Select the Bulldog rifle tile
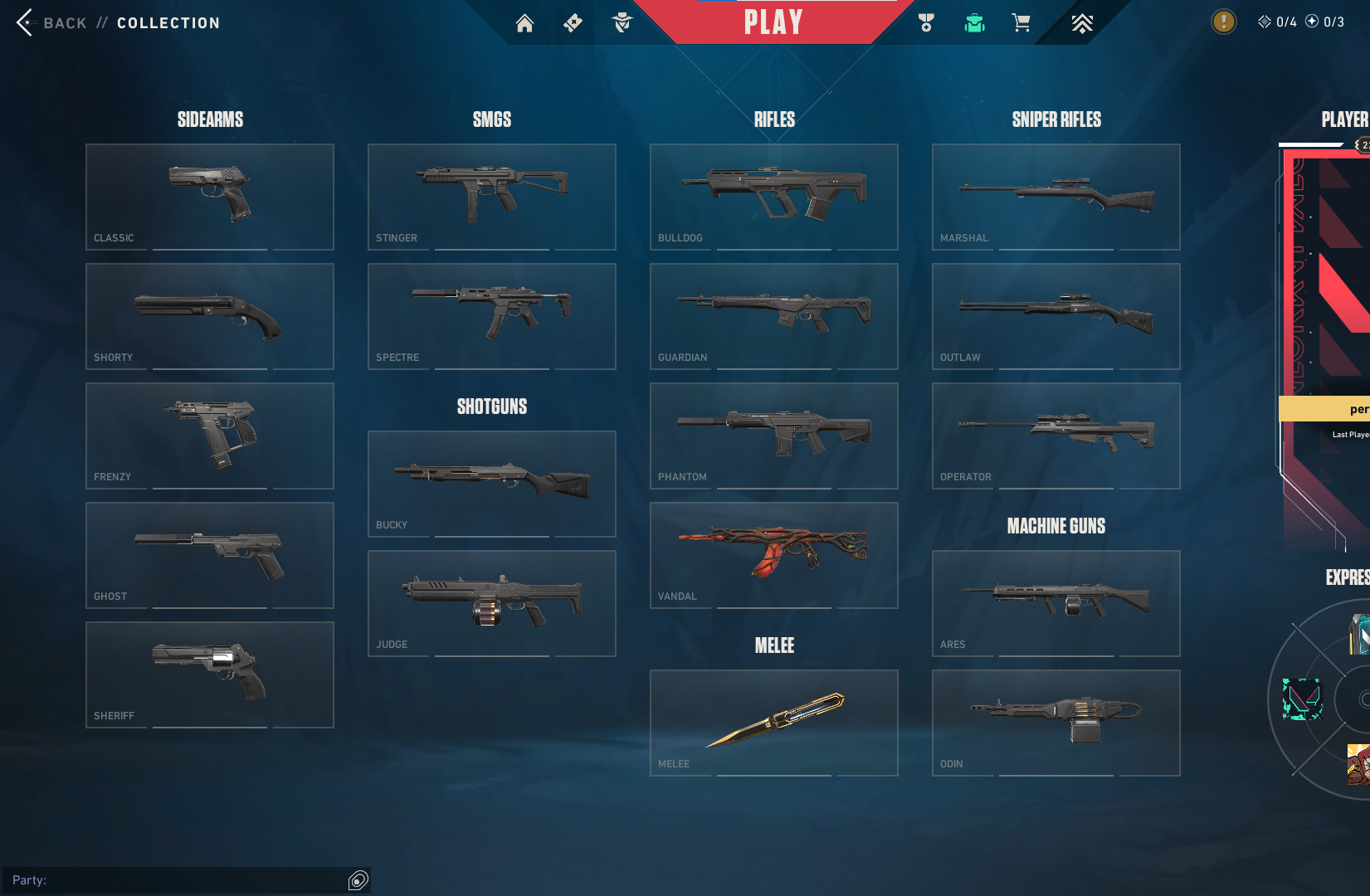Screen dimensions: 1370x896 [x=774, y=197]
